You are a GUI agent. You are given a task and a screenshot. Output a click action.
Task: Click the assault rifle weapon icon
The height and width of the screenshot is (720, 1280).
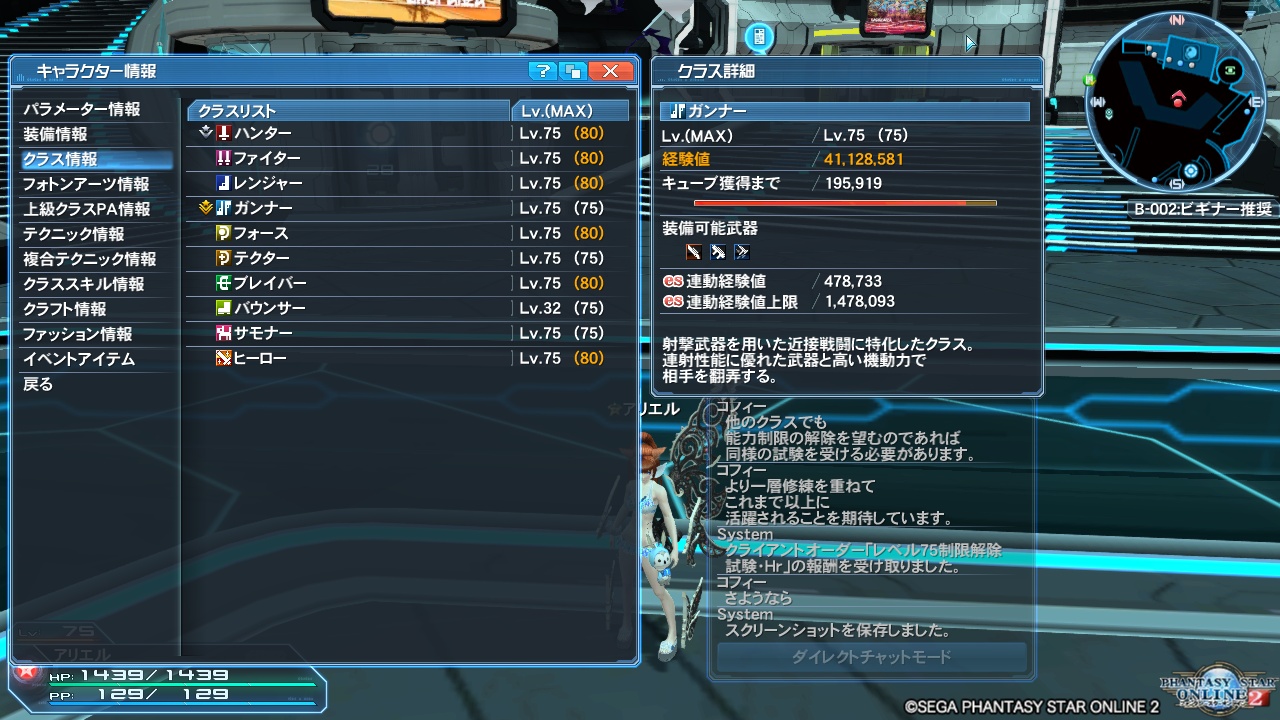click(718, 252)
